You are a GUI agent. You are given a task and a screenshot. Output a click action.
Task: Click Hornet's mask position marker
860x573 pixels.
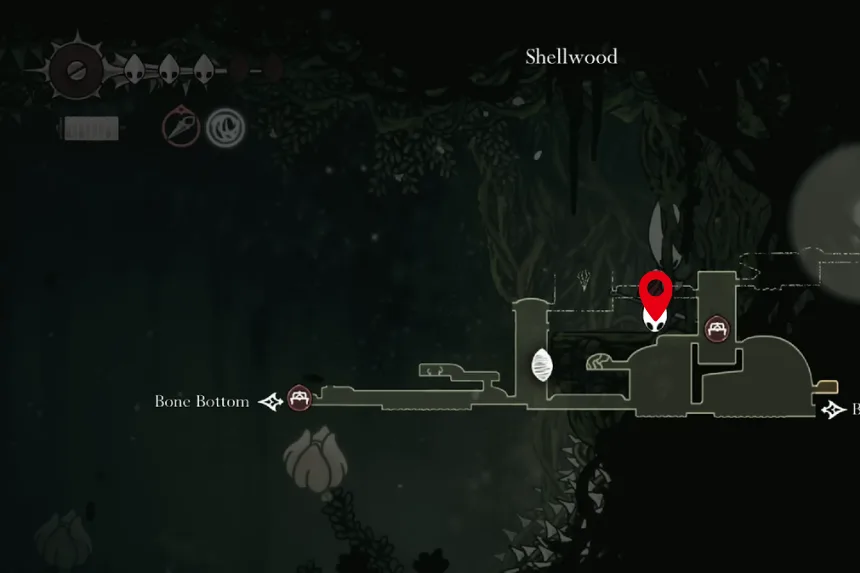tap(654, 319)
